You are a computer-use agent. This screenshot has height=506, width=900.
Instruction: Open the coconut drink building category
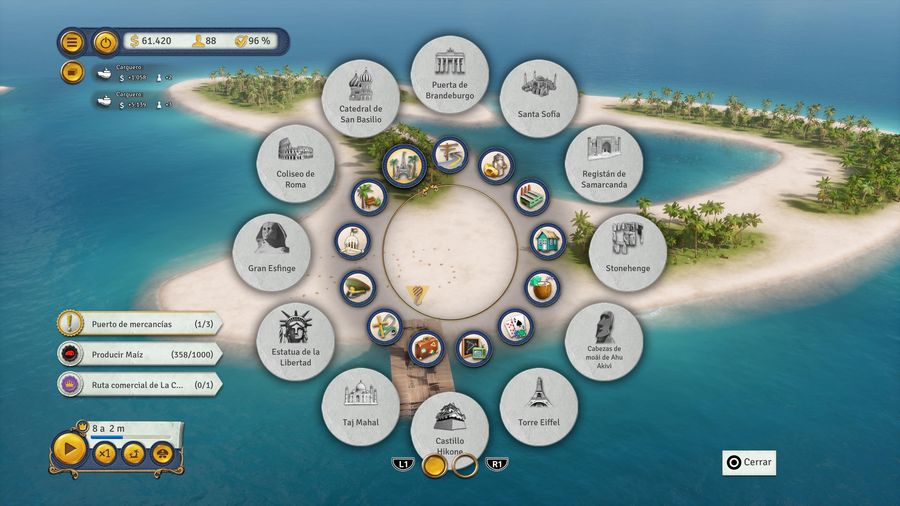tap(542, 287)
